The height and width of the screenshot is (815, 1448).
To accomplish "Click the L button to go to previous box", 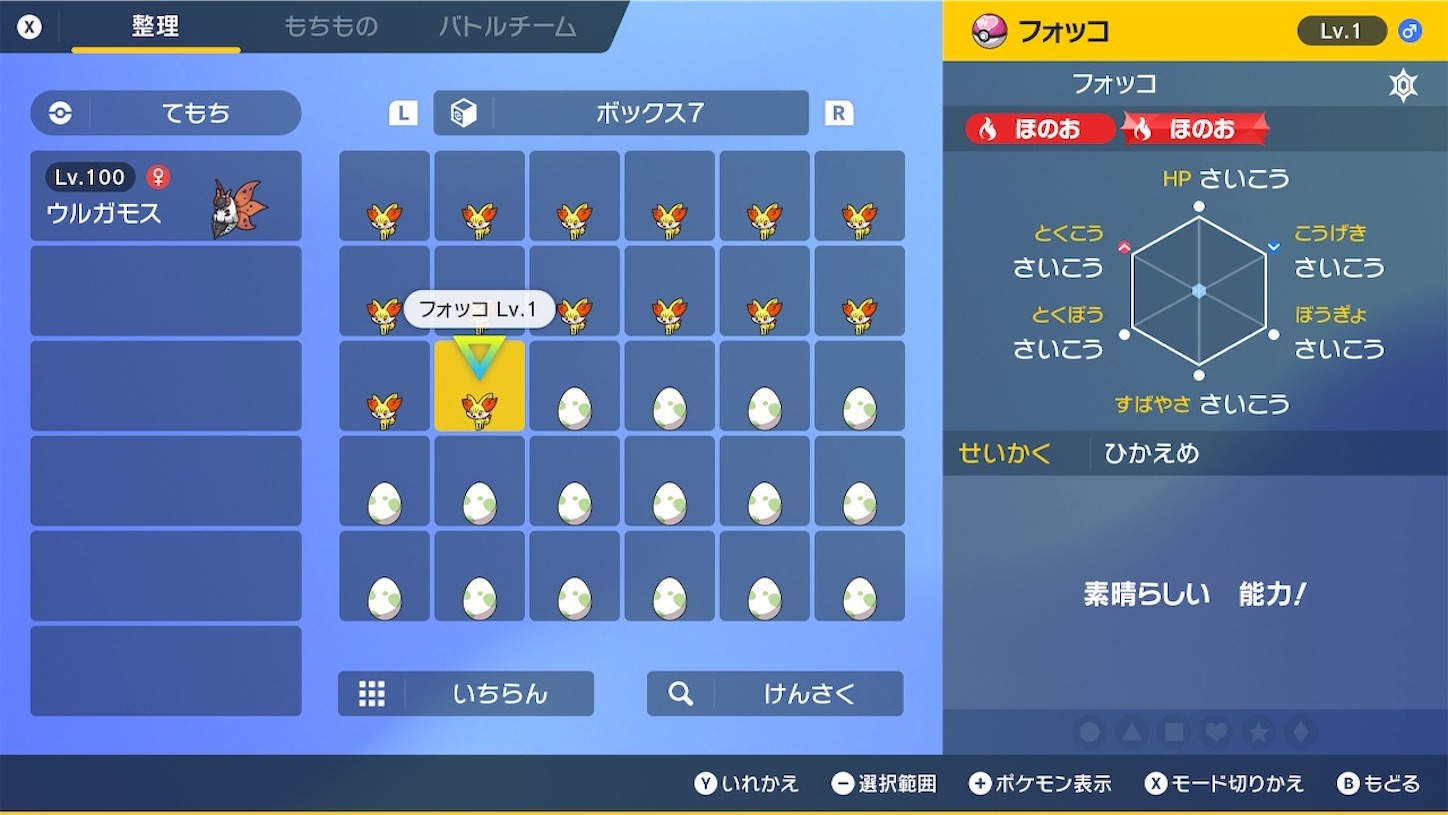I will (402, 113).
